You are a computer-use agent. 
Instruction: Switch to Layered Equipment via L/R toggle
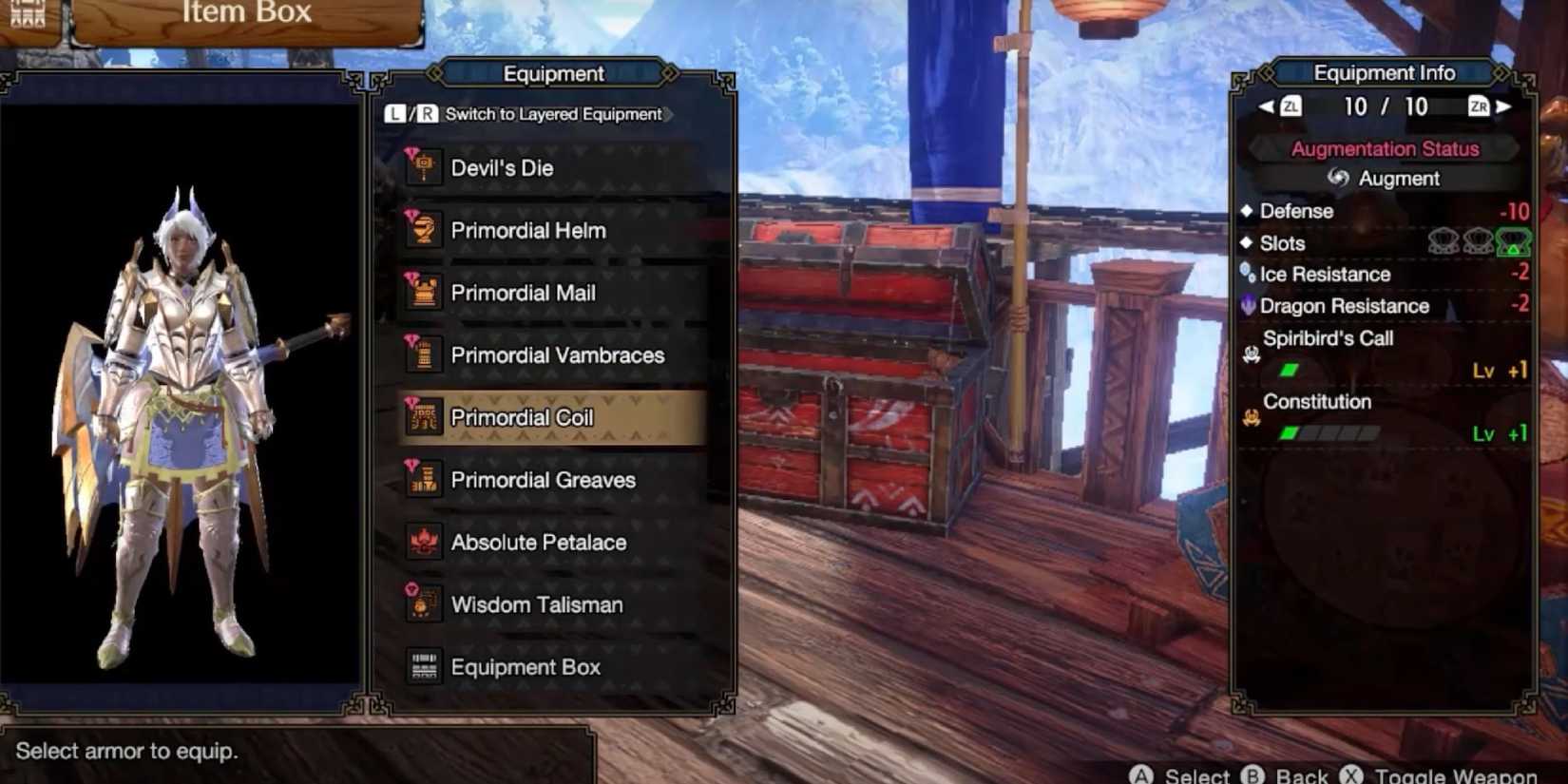pyautogui.click(x=530, y=114)
